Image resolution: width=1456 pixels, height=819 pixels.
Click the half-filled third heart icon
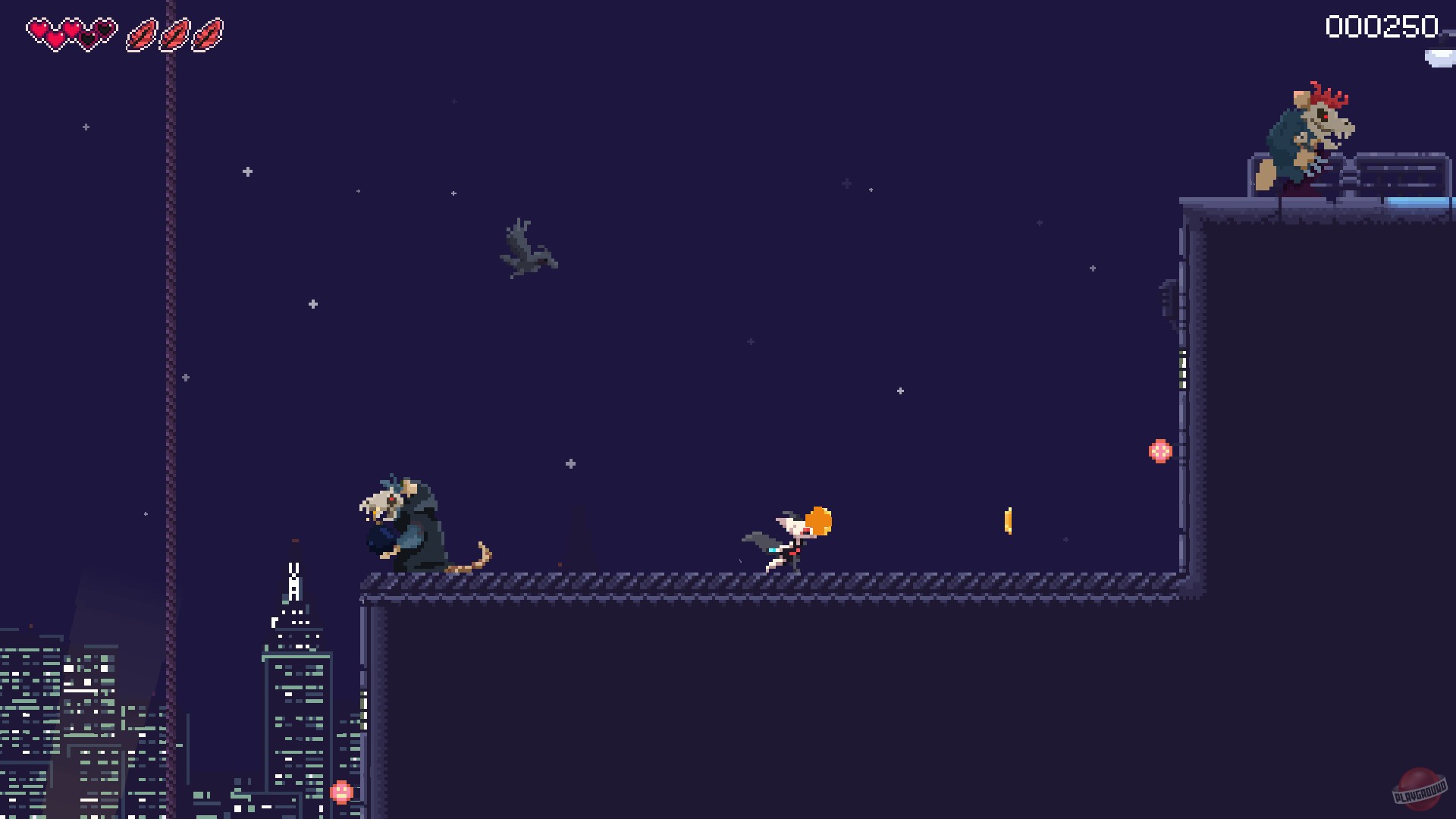tap(86, 36)
